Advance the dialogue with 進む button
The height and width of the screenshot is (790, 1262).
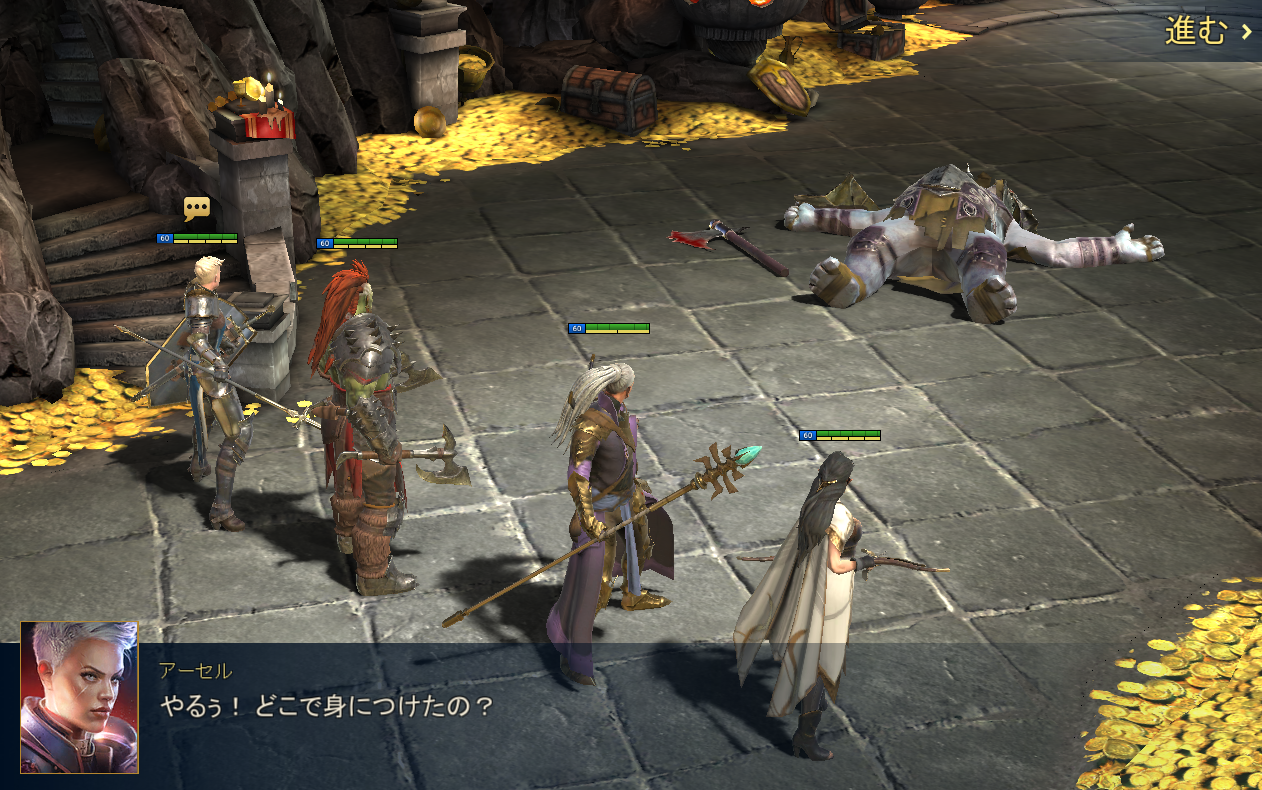1207,31
